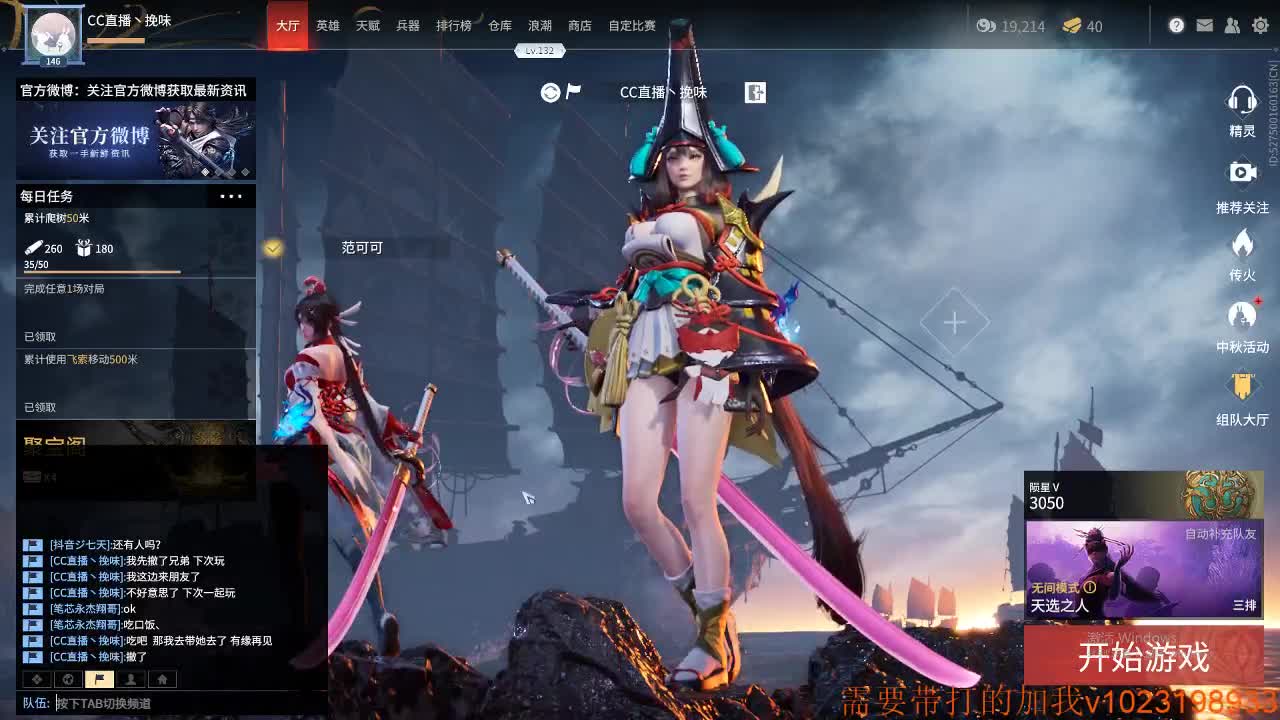Open the 中秋活动 event icon
1280x720 pixels.
[x=1242, y=315]
